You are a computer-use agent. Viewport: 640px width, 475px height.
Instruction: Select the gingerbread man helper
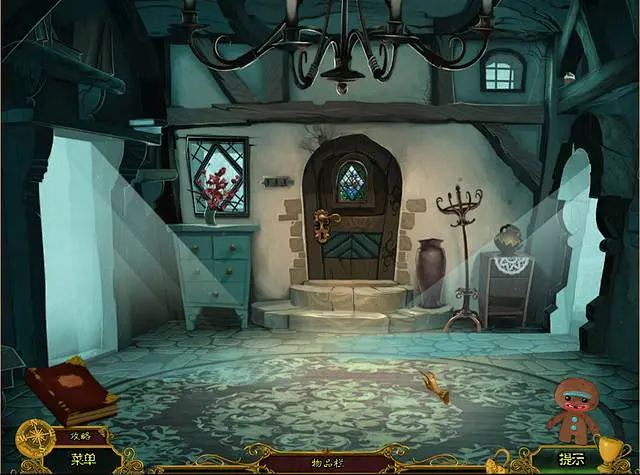576,409
